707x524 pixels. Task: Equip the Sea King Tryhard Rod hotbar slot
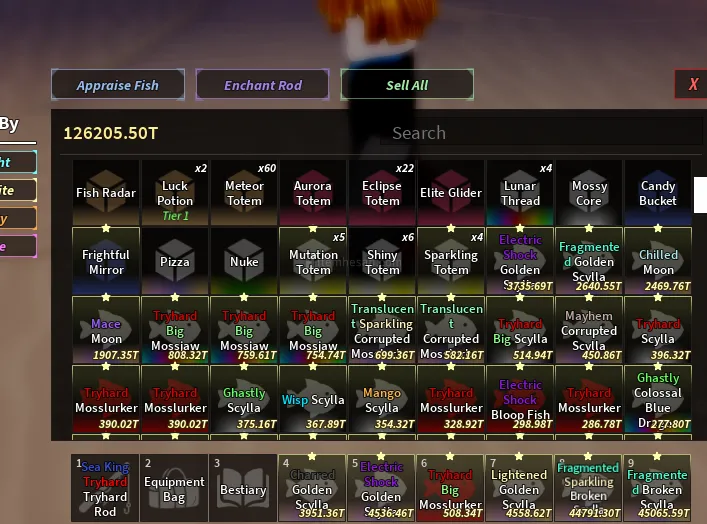point(105,488)
